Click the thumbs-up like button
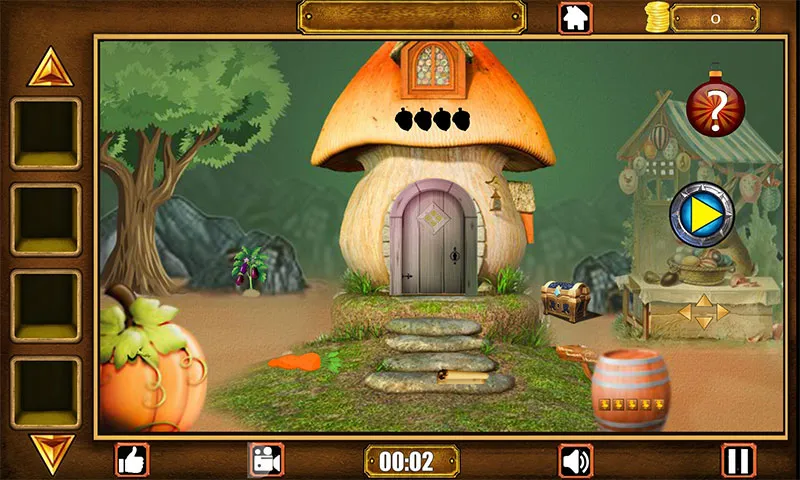 coord(132,460)
